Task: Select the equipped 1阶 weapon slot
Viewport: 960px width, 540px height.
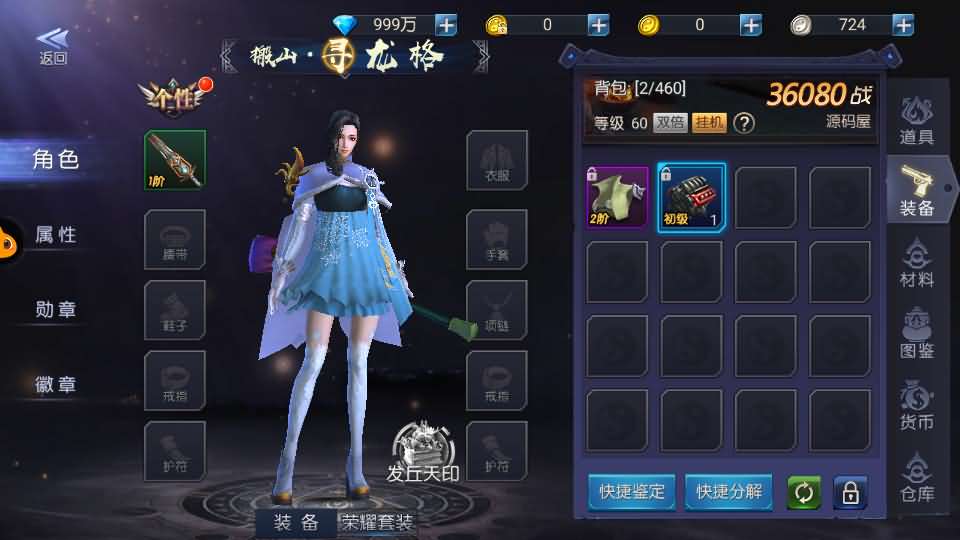Action: (175, 160)
